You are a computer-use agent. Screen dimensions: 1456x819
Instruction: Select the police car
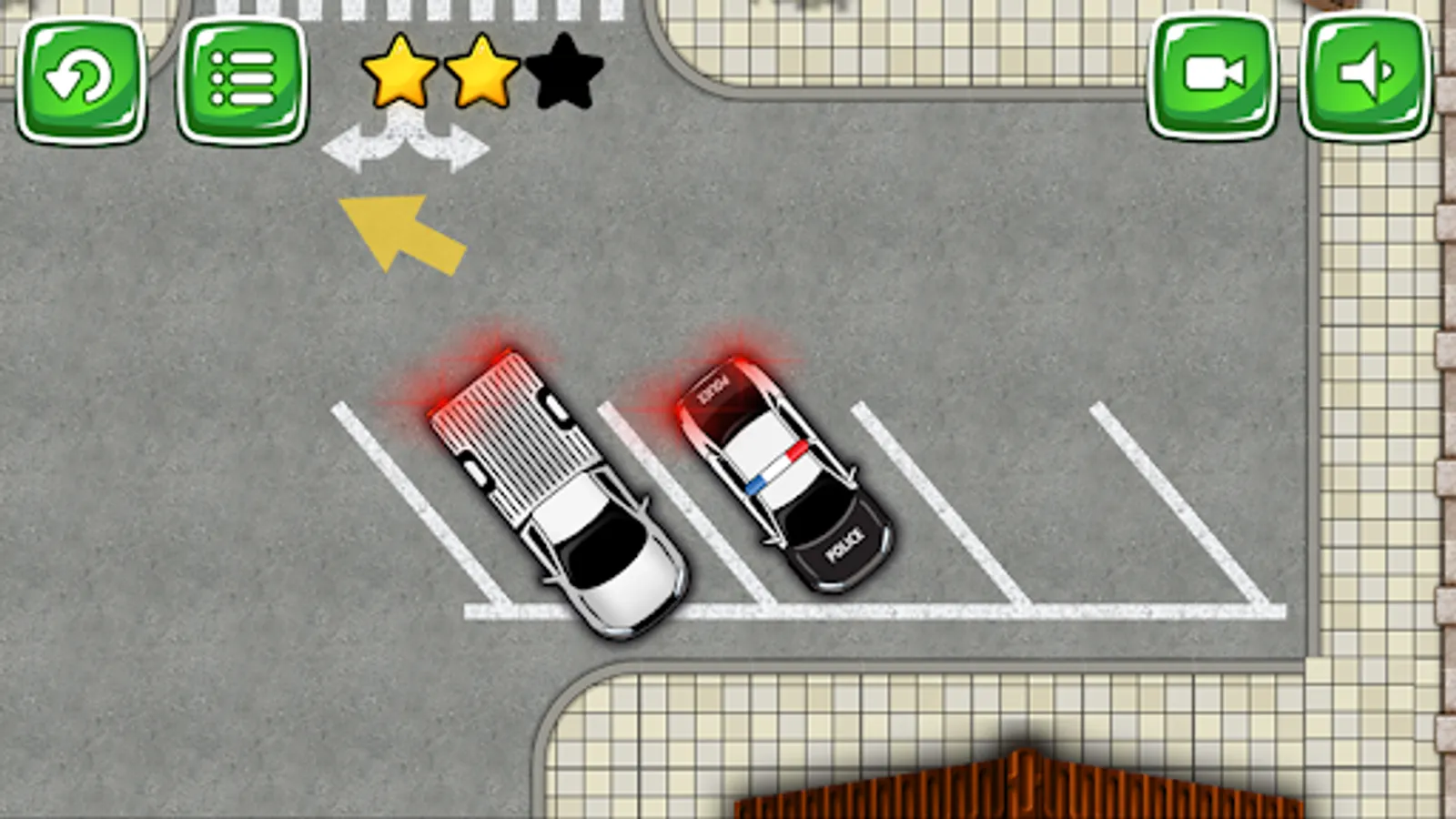(787, 473)
